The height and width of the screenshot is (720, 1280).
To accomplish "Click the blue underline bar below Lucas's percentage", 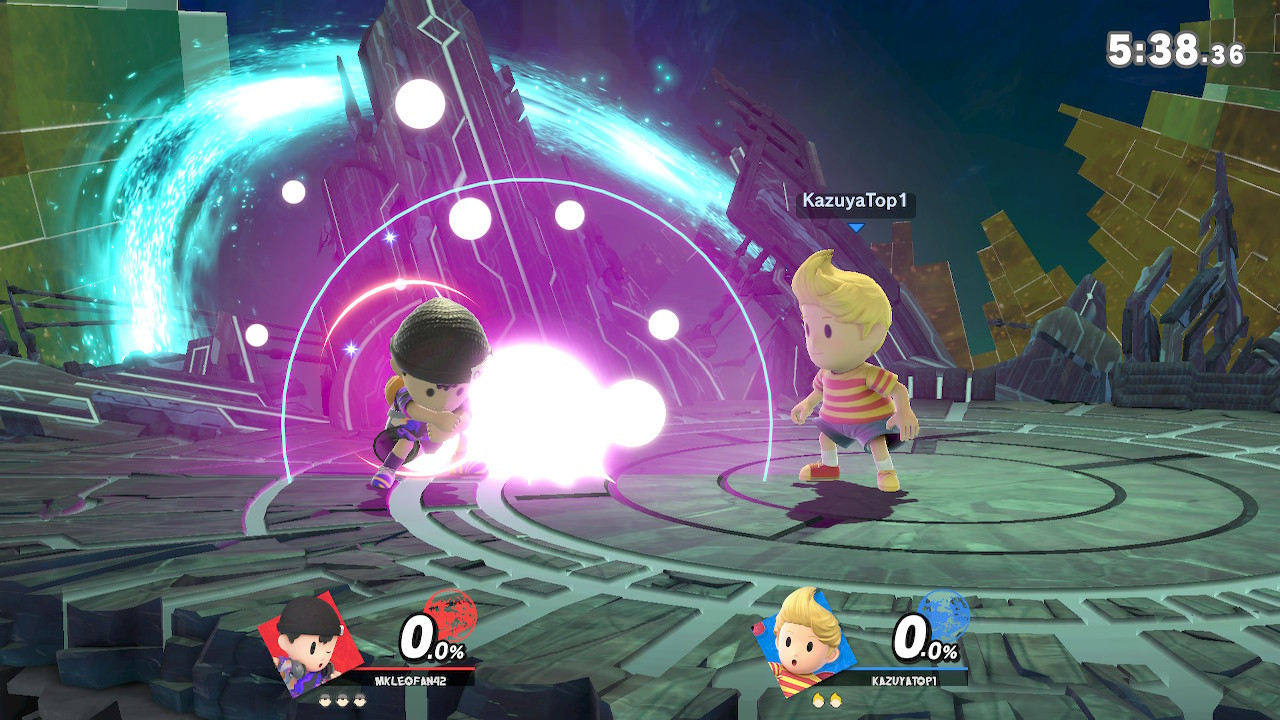I will point(909,669).
